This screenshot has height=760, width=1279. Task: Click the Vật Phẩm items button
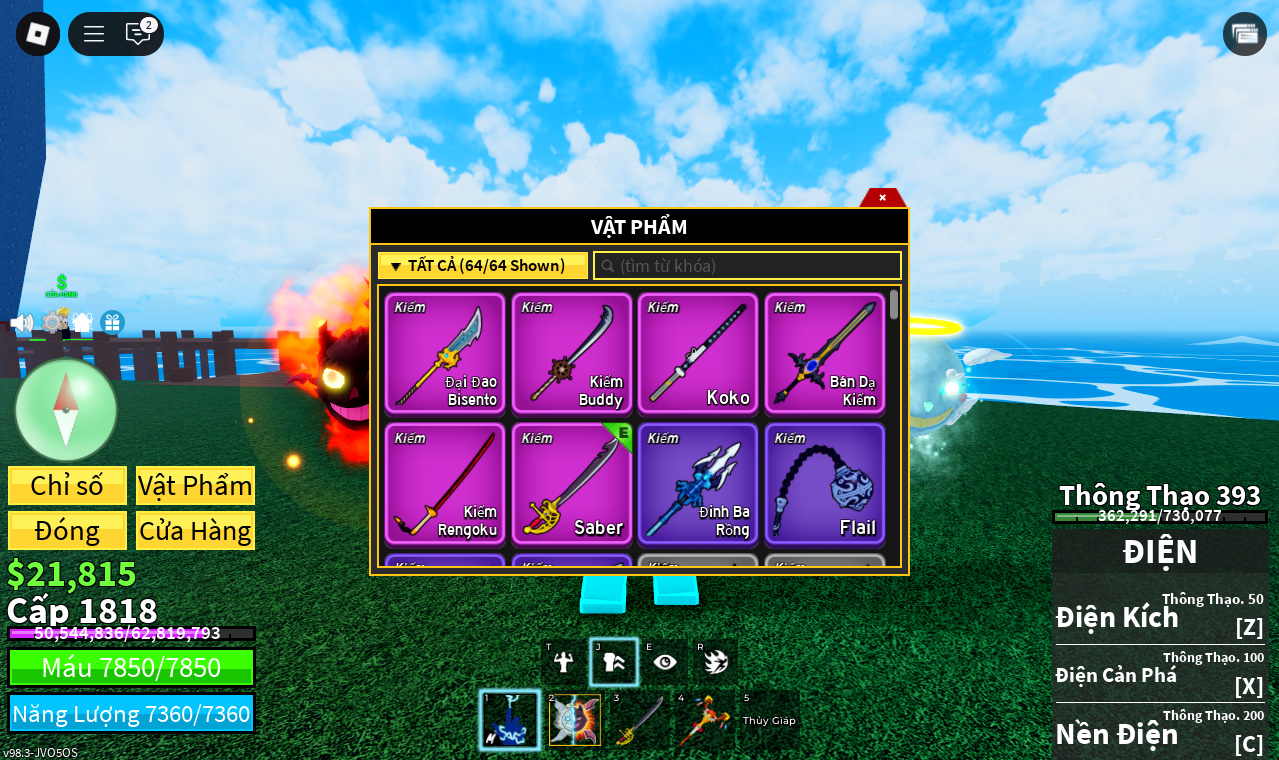click(195, 486)
